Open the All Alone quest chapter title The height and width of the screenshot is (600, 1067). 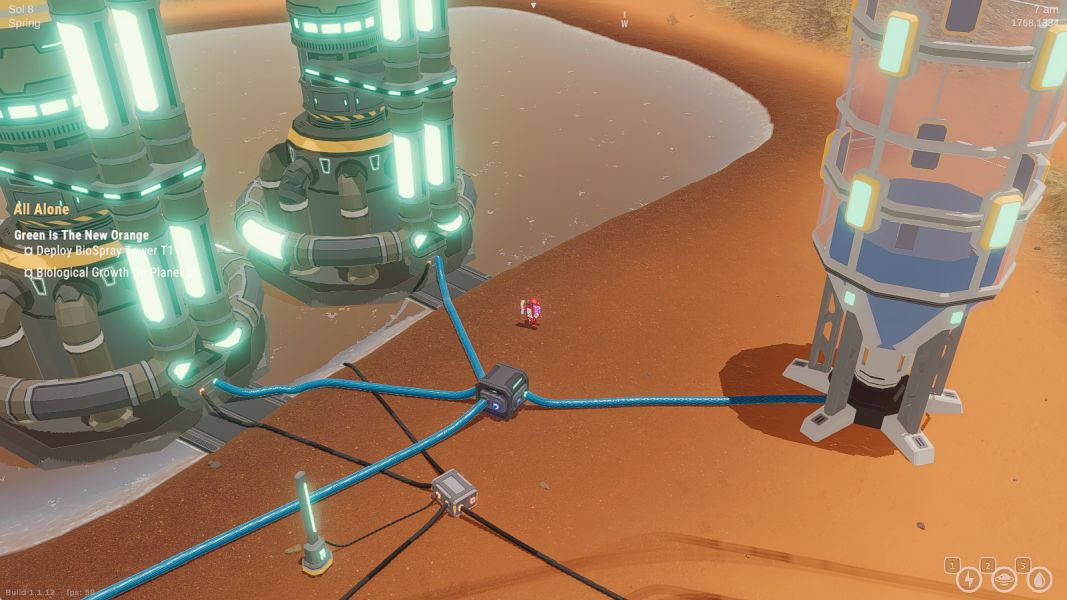click(42, 209)
